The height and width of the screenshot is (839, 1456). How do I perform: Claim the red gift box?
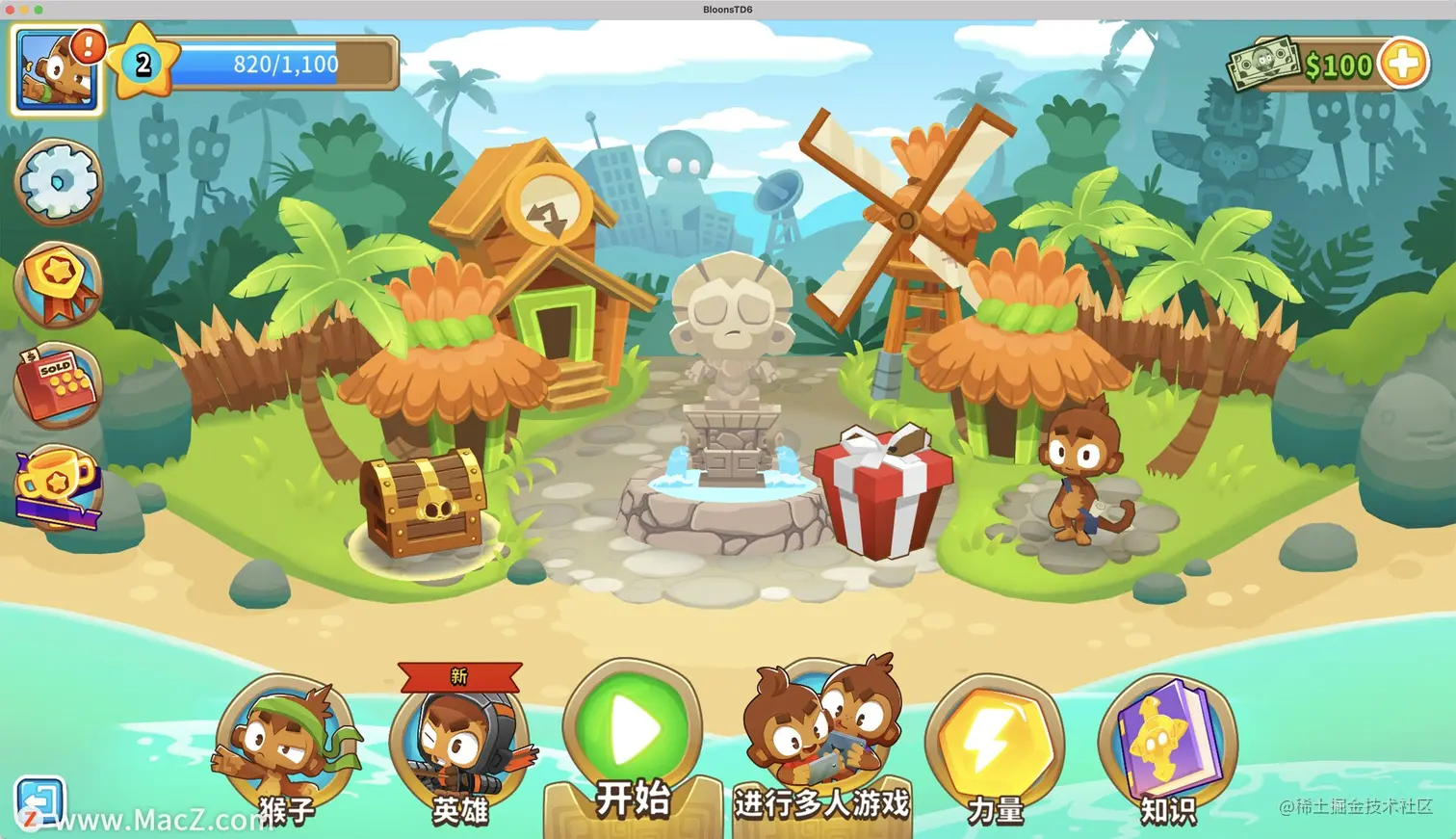882,491
